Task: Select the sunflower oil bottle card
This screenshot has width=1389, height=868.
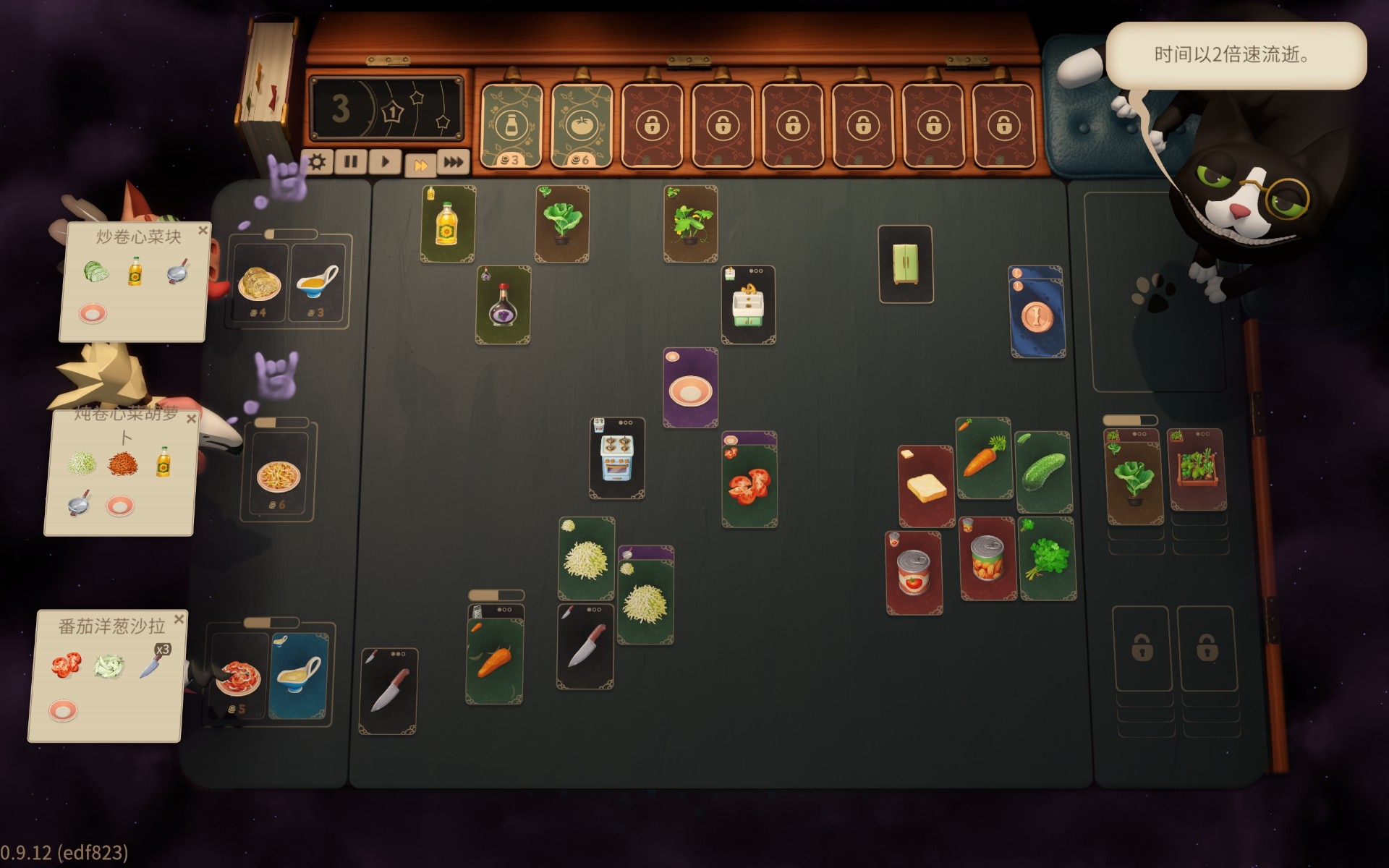Action: (448, 224)
